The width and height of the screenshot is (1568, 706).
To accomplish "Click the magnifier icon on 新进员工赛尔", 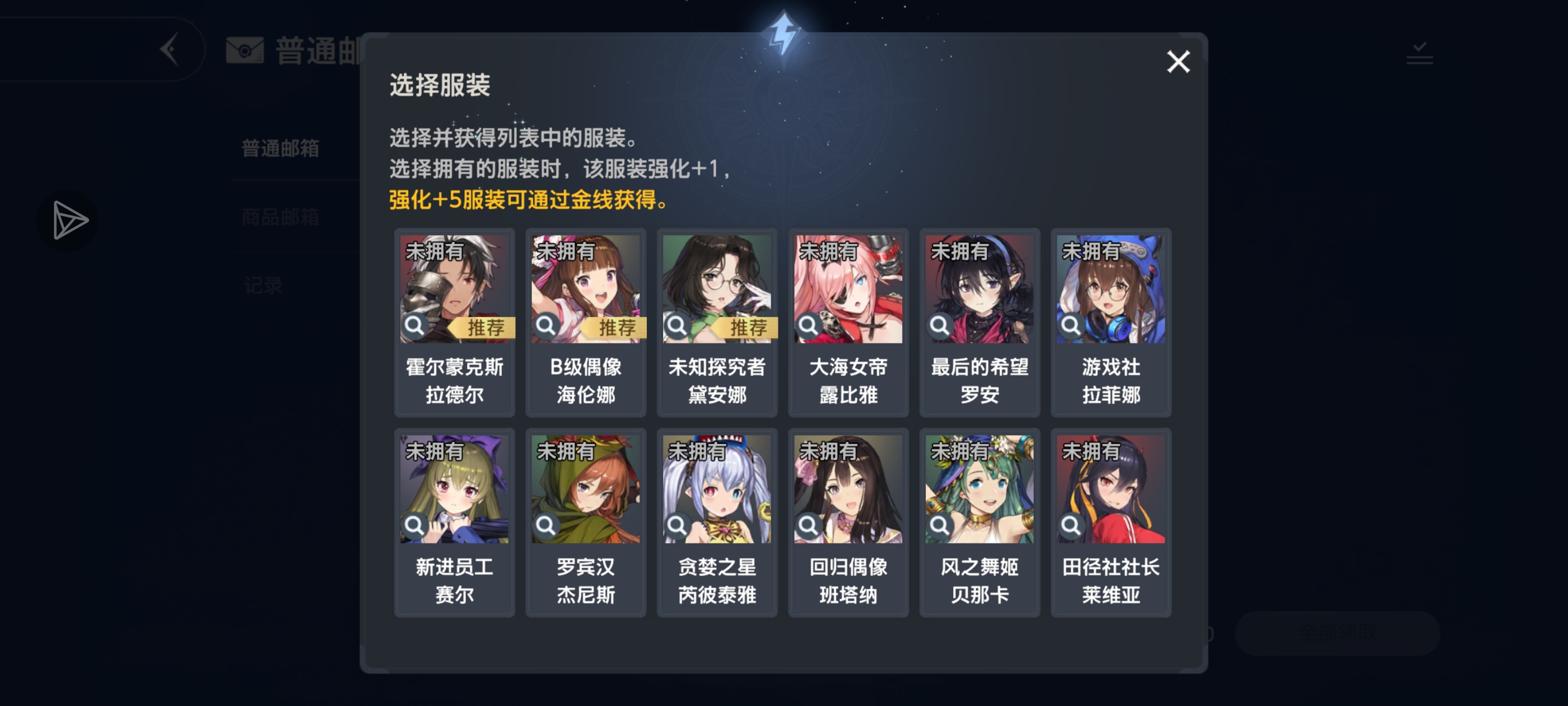I will pos(414,527).
